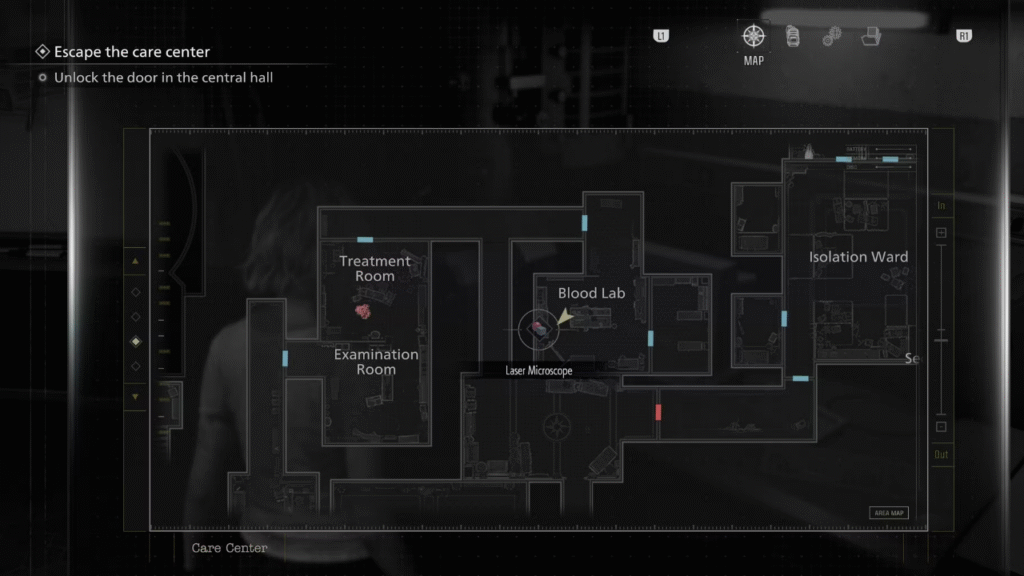Zoom out with the minus button
Viewport: 1024px width, 576px height.
click(x=941, y=427)
